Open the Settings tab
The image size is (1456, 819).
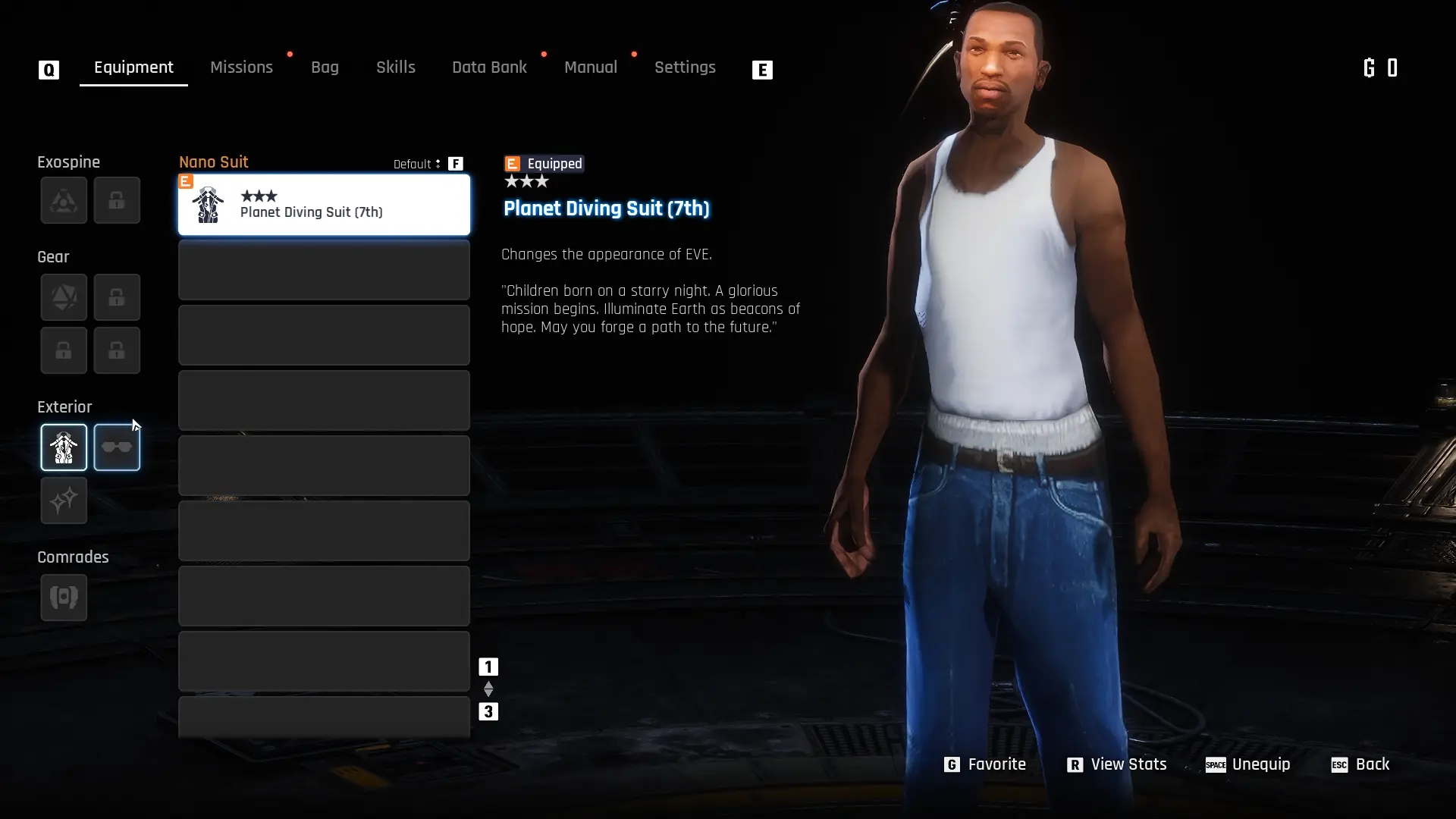point(684,67)
